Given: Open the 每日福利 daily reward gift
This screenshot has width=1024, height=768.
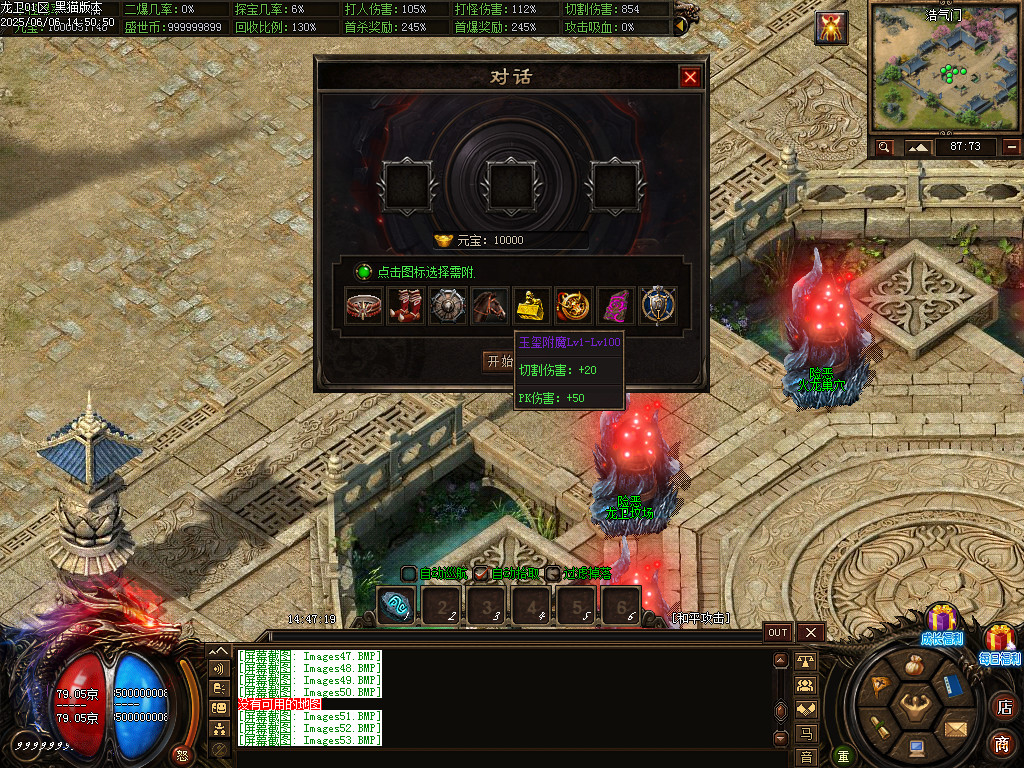Looking at the screenshot, I should pos(1000,642).
